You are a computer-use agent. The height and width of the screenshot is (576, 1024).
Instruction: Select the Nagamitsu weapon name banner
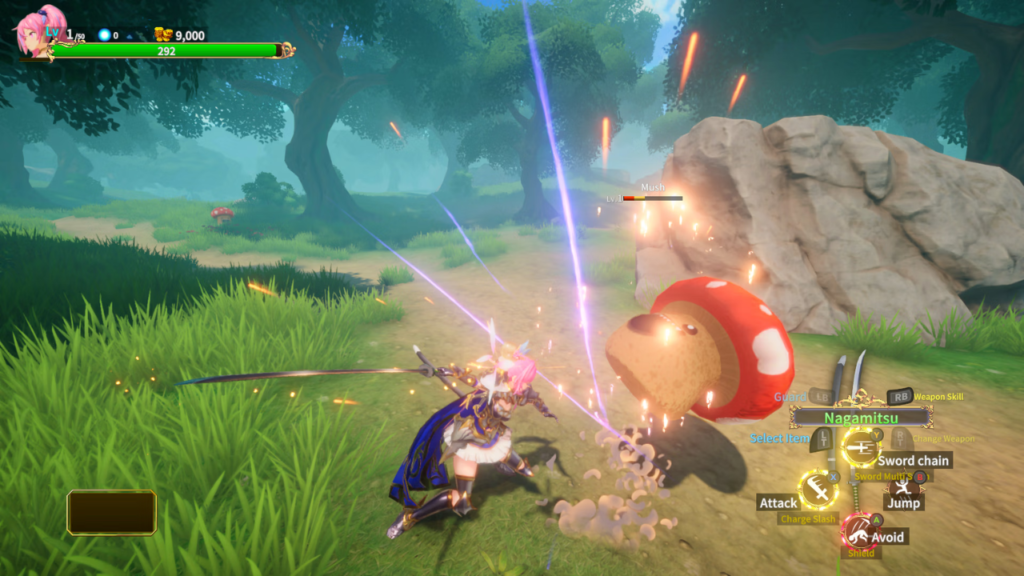click(861, 417)
